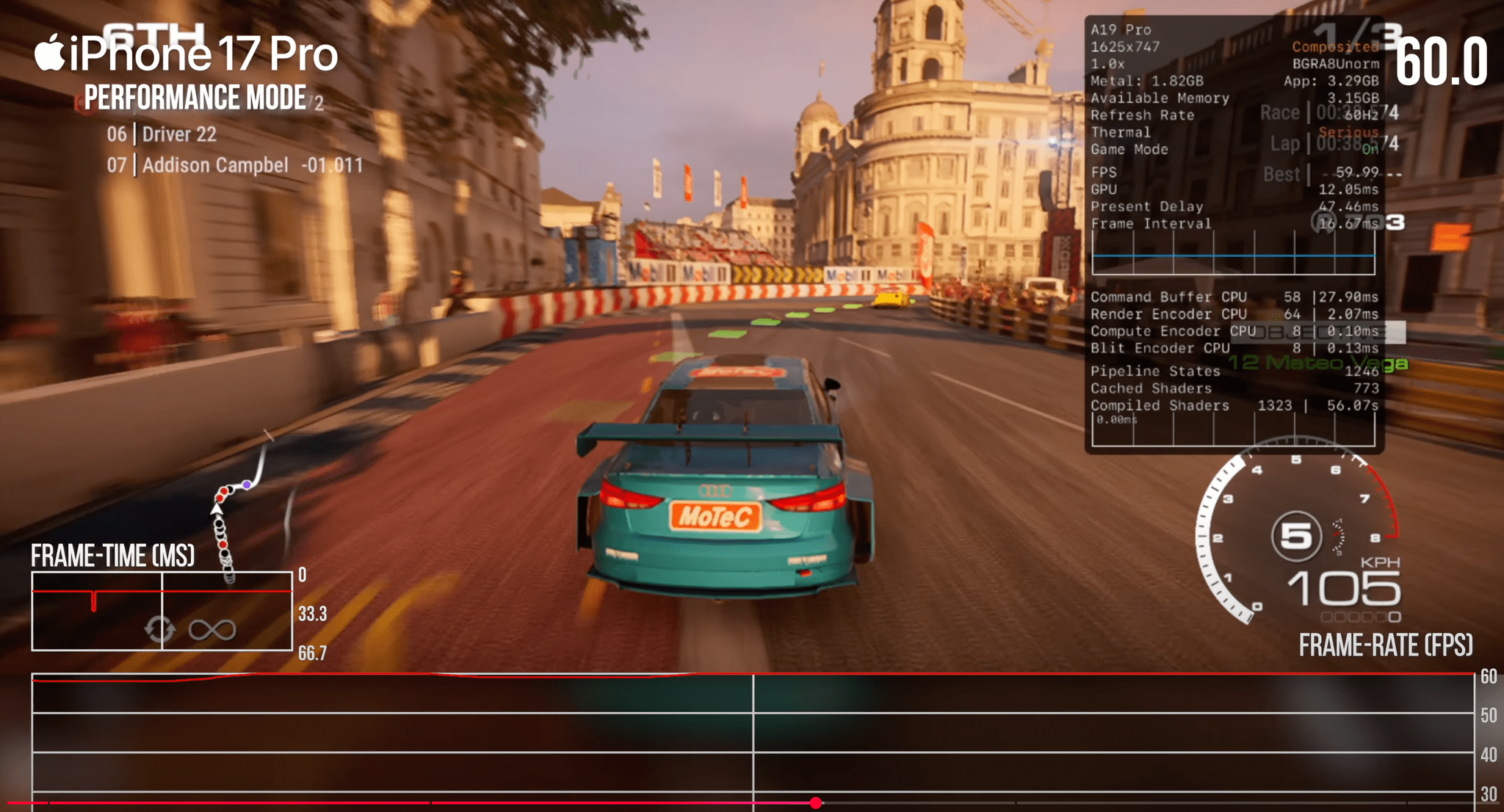Click the circular arrows replay icon

pos(159,629)
